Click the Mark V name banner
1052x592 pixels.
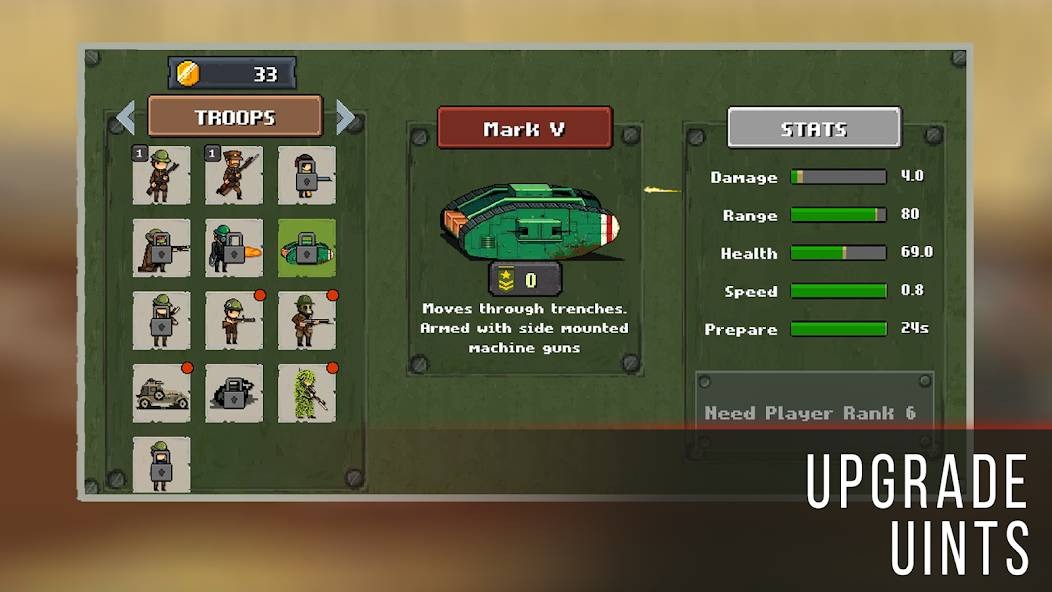pyautogui.click(x=525, y=128)
